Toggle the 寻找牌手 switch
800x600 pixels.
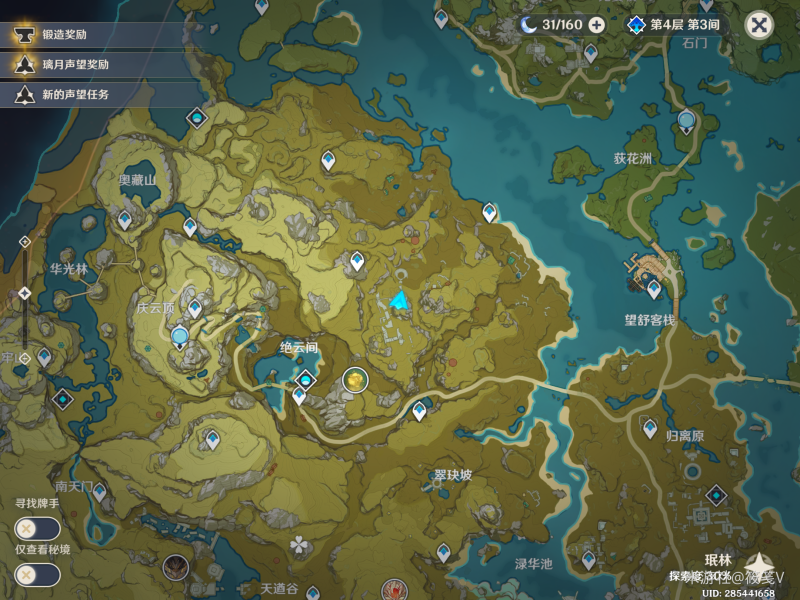click(37, 529)
